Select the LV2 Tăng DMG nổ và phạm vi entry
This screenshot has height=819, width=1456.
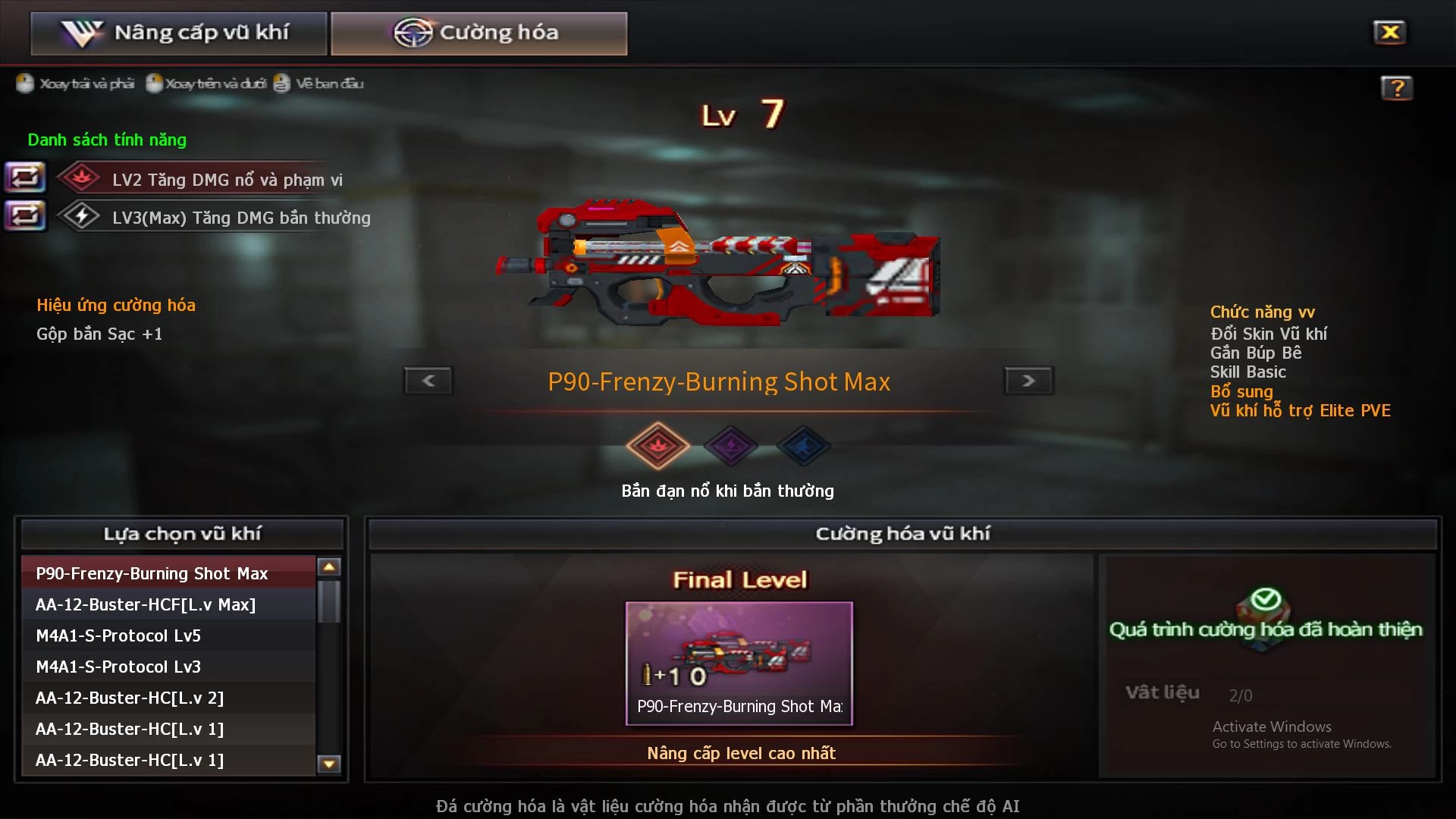(227, 180)
